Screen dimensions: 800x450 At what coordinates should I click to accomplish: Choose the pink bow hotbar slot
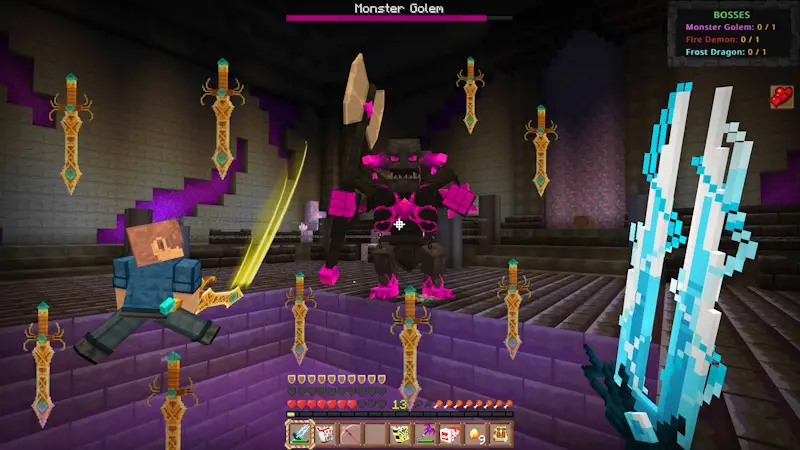350,434
